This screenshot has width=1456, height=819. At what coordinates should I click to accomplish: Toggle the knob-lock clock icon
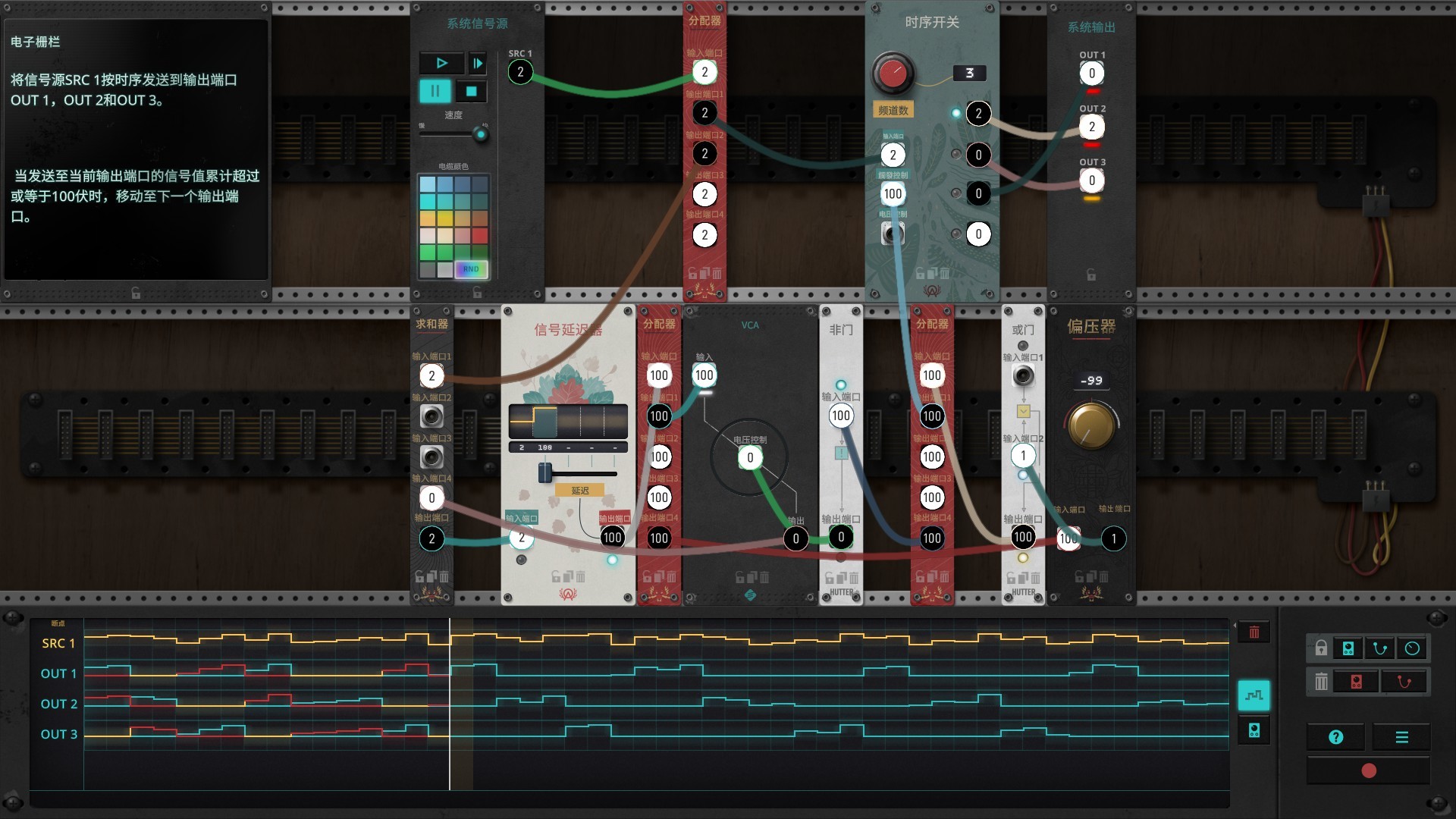tap(1412, 648)
